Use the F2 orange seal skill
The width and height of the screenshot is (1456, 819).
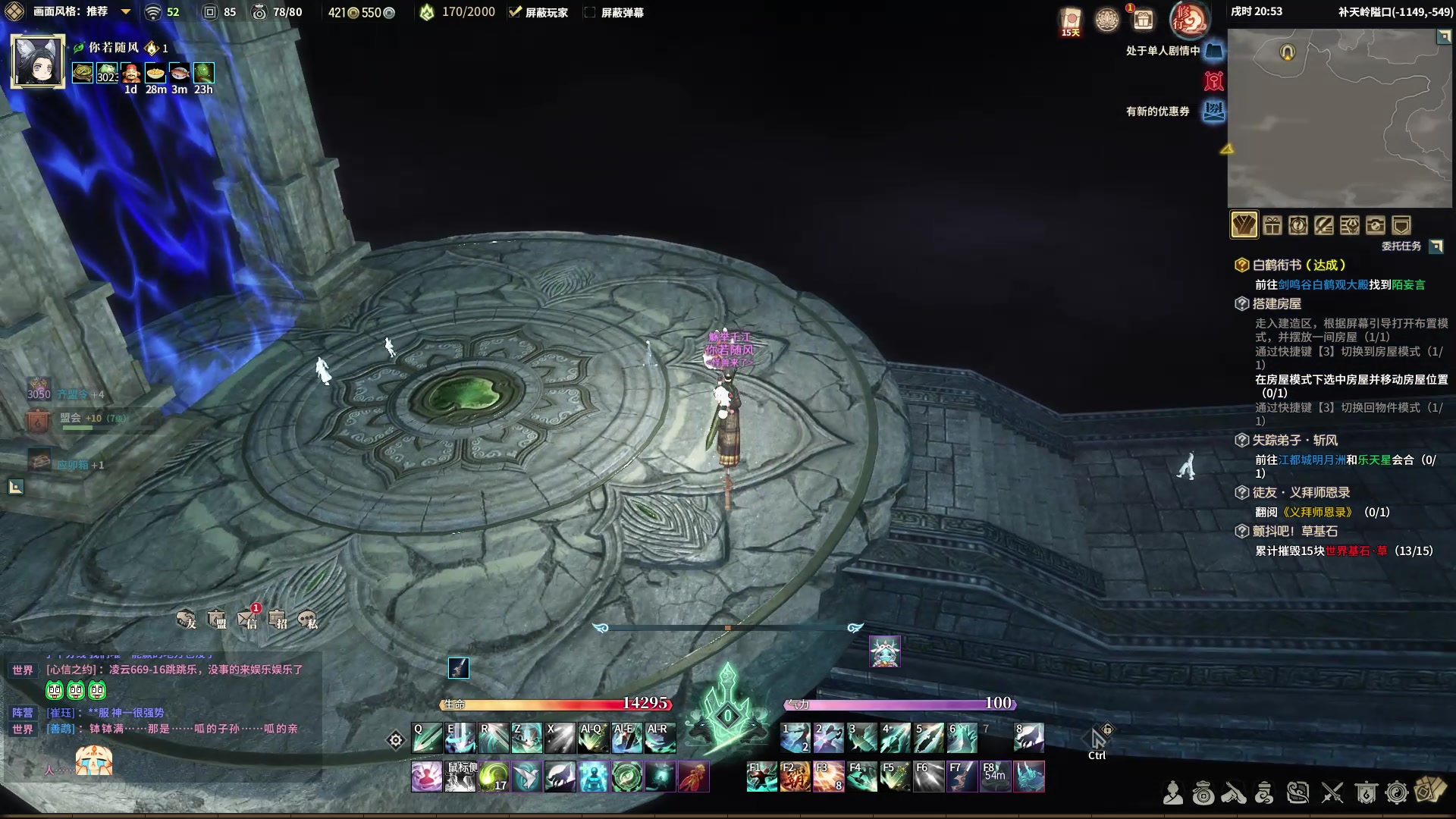[x=795, y=777]
